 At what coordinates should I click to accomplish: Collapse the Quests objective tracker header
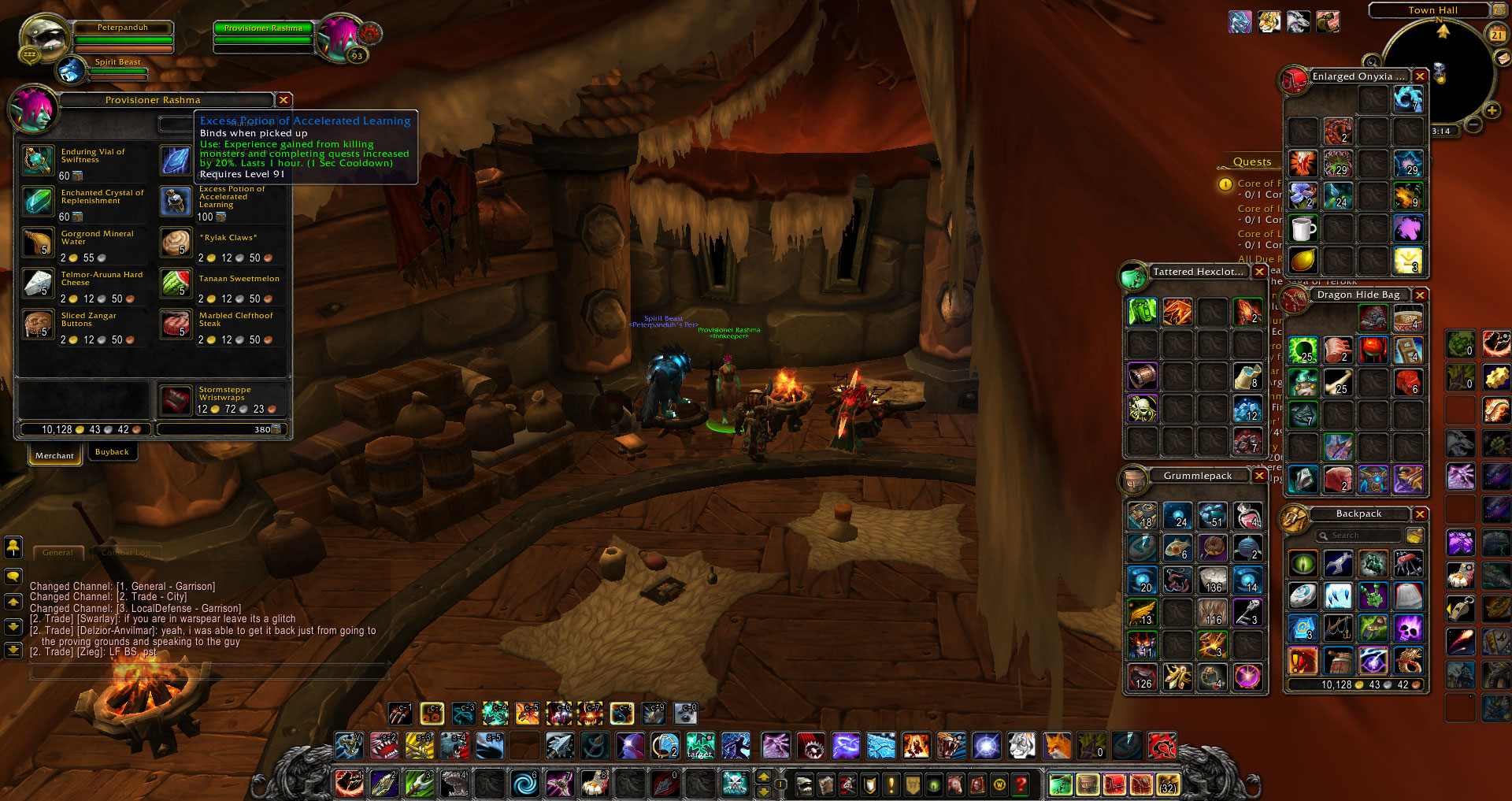point(1252,161)
